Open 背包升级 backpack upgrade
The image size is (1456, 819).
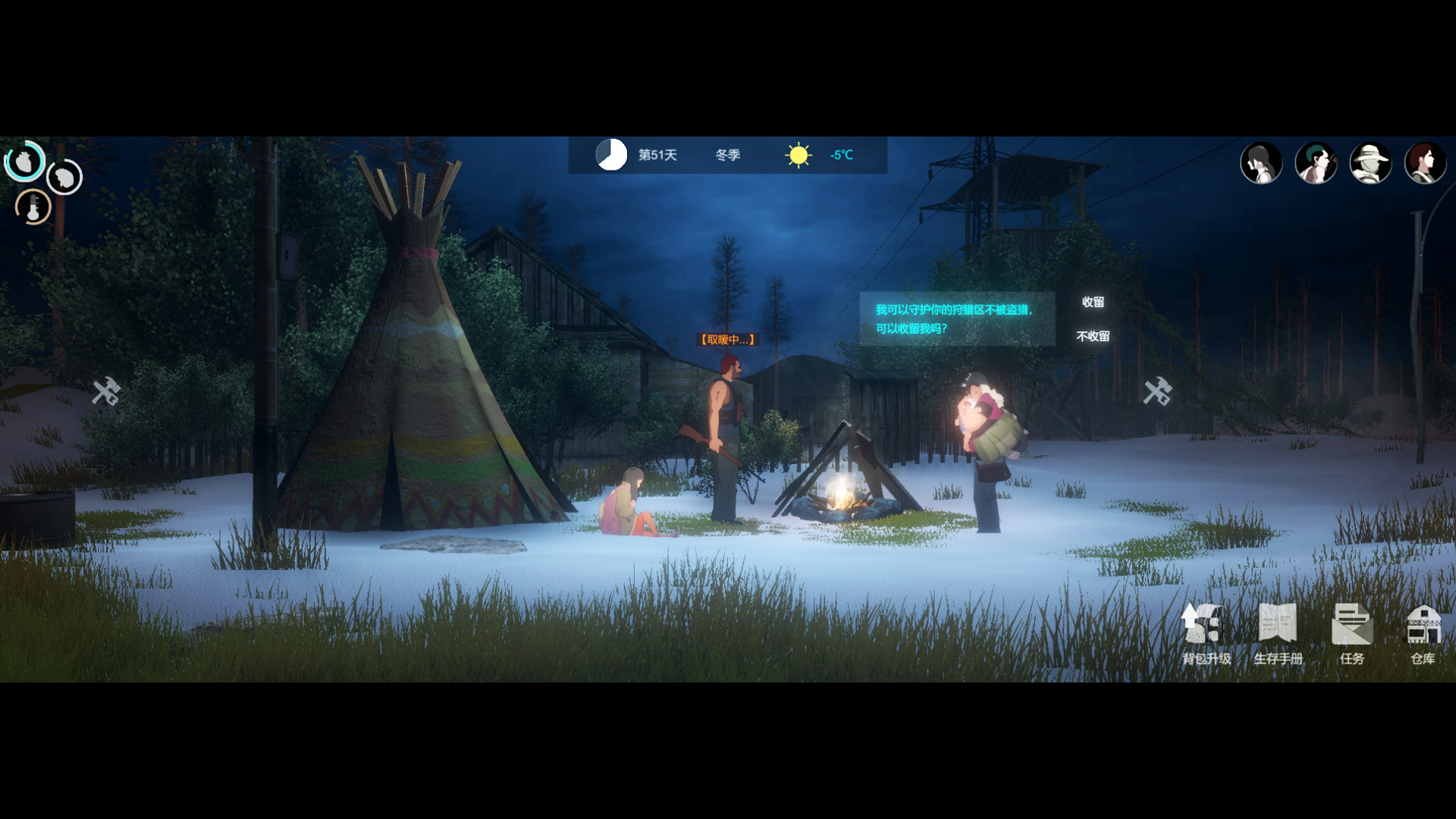click(1206, 633)
